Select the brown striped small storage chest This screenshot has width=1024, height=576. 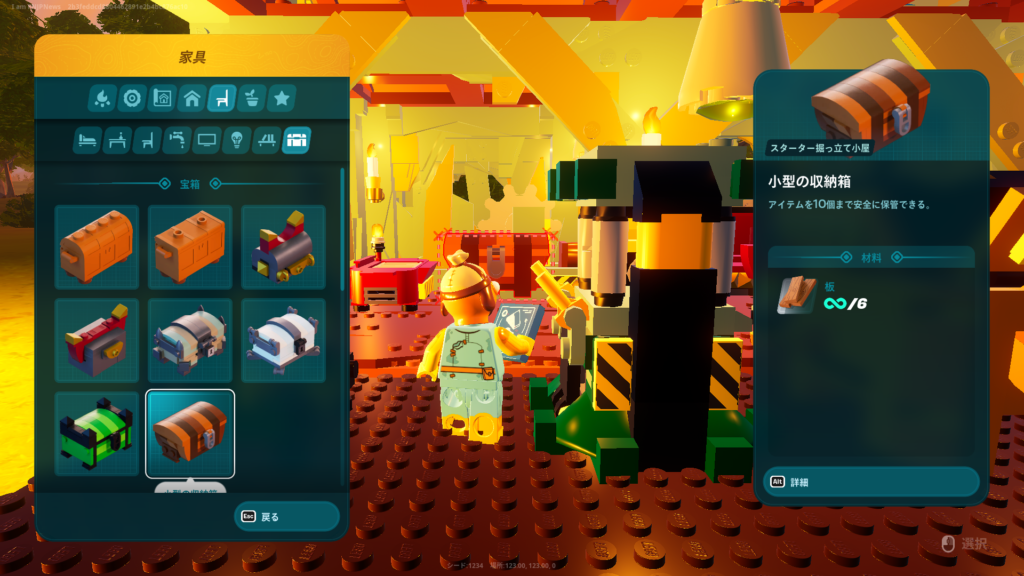[190, 433]
